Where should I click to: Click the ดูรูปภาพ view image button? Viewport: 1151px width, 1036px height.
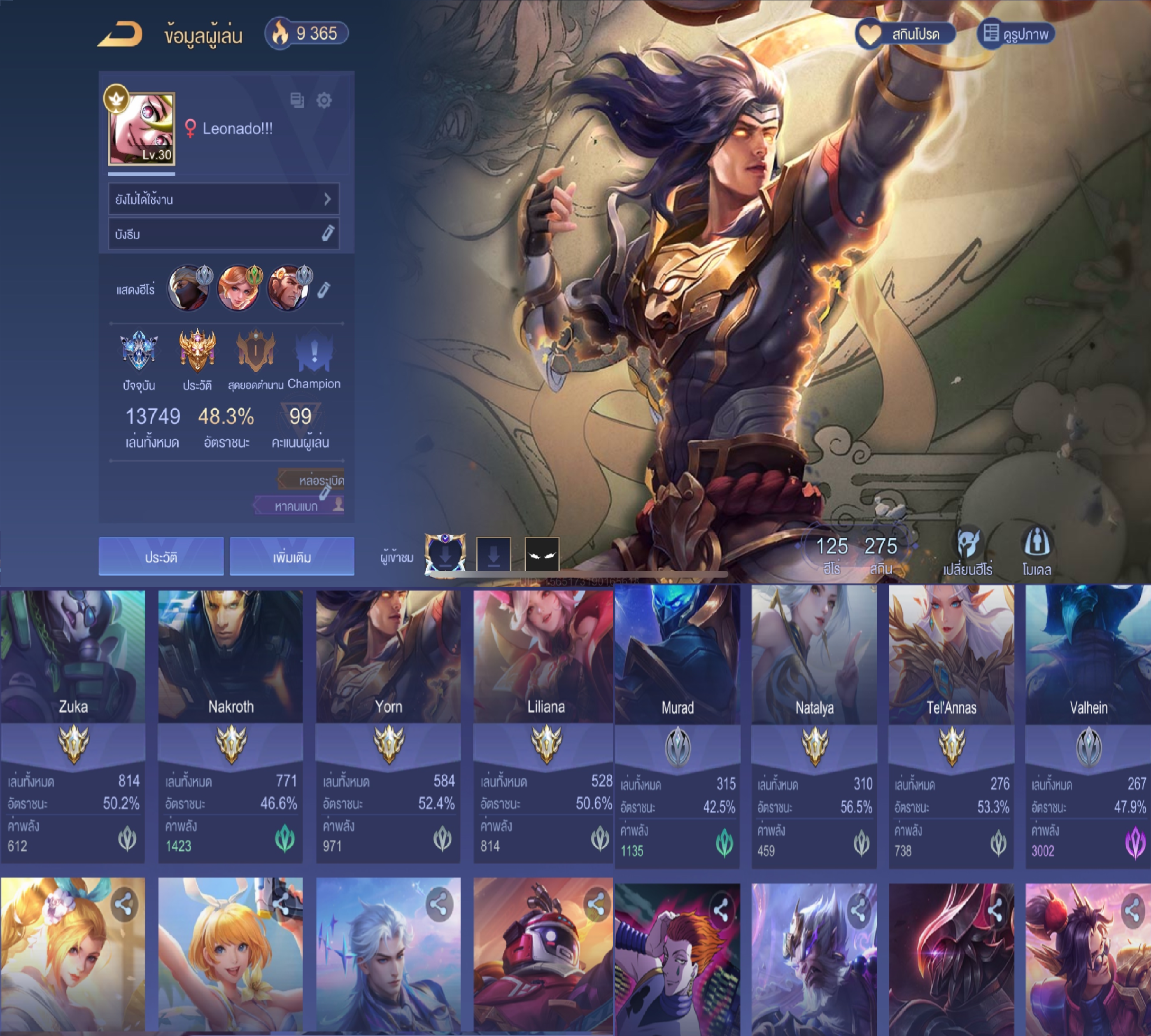(x=1016, y=34)
